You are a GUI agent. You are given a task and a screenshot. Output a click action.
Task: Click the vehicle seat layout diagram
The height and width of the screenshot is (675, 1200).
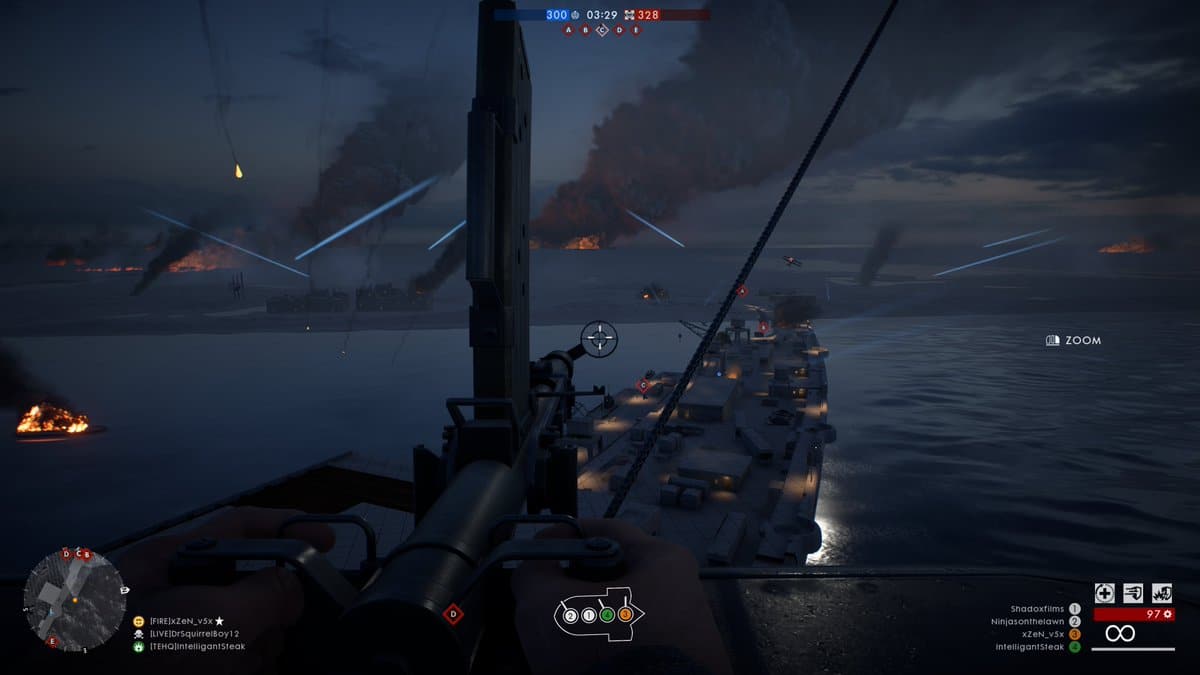point(599,614)
